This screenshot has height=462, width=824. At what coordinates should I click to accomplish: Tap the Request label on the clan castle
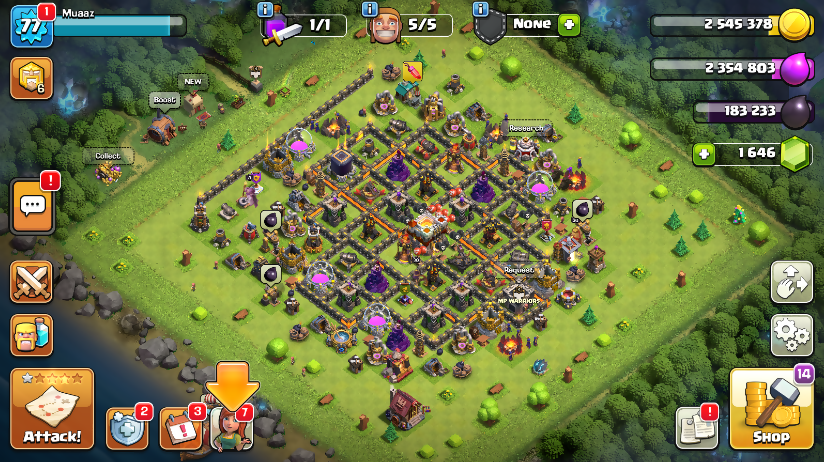tap(518, 270)
